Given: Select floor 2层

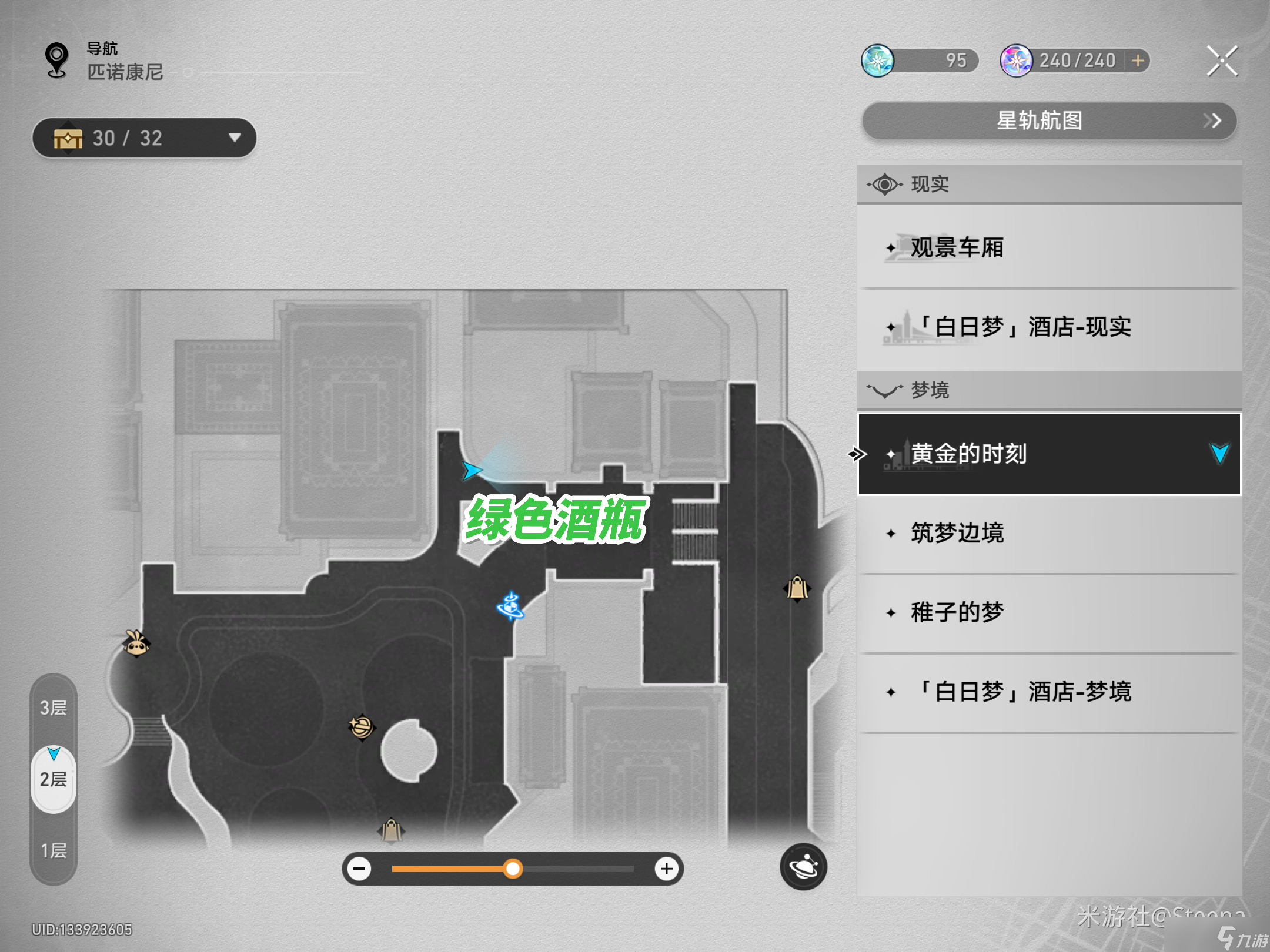Looking at the screenshot, I should pyautogui.click(x=54, y=780).
